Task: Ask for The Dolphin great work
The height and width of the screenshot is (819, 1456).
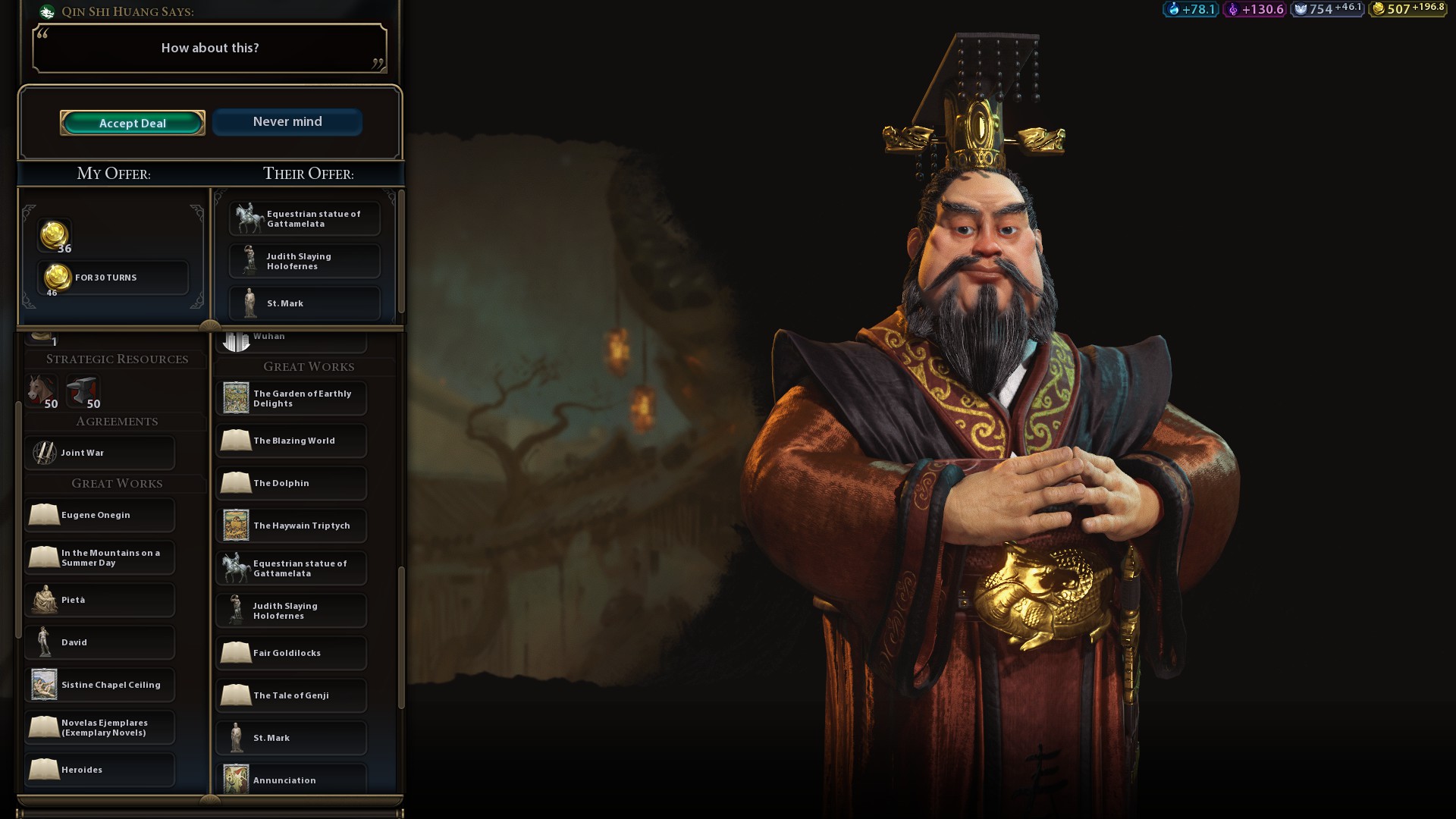Action: [291, 483]
